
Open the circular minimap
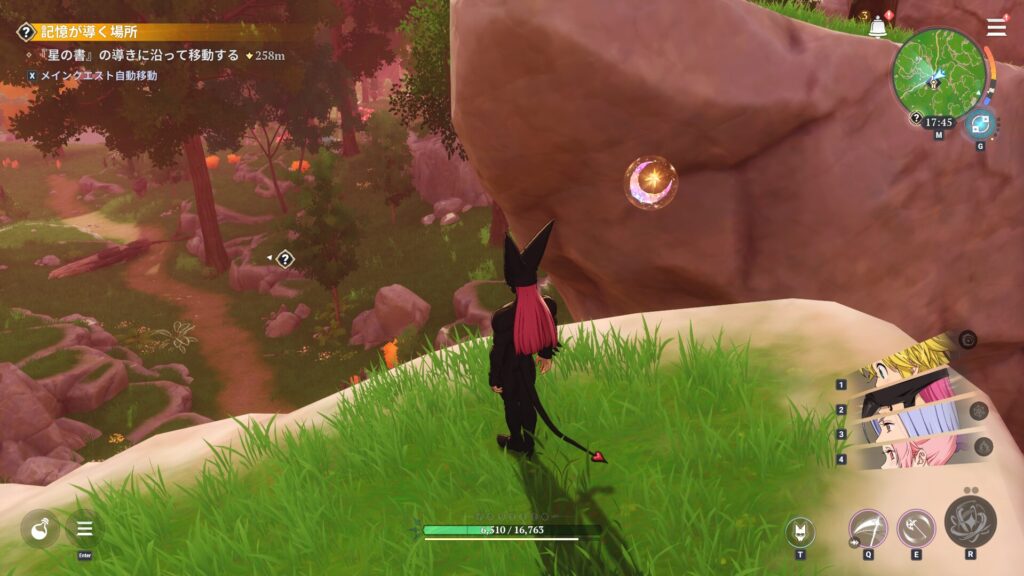click(x=938, y=70)
